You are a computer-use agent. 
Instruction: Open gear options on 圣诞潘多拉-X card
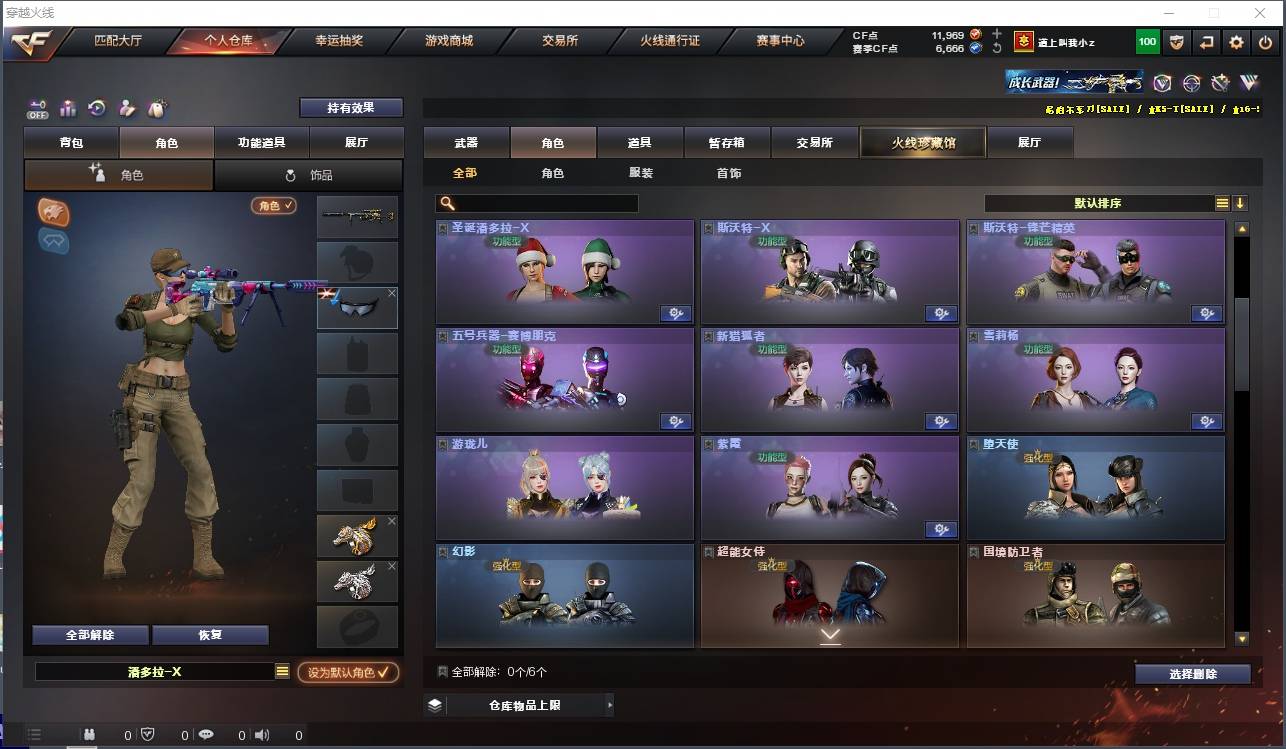pyautogui.click(x=676, y=313)
